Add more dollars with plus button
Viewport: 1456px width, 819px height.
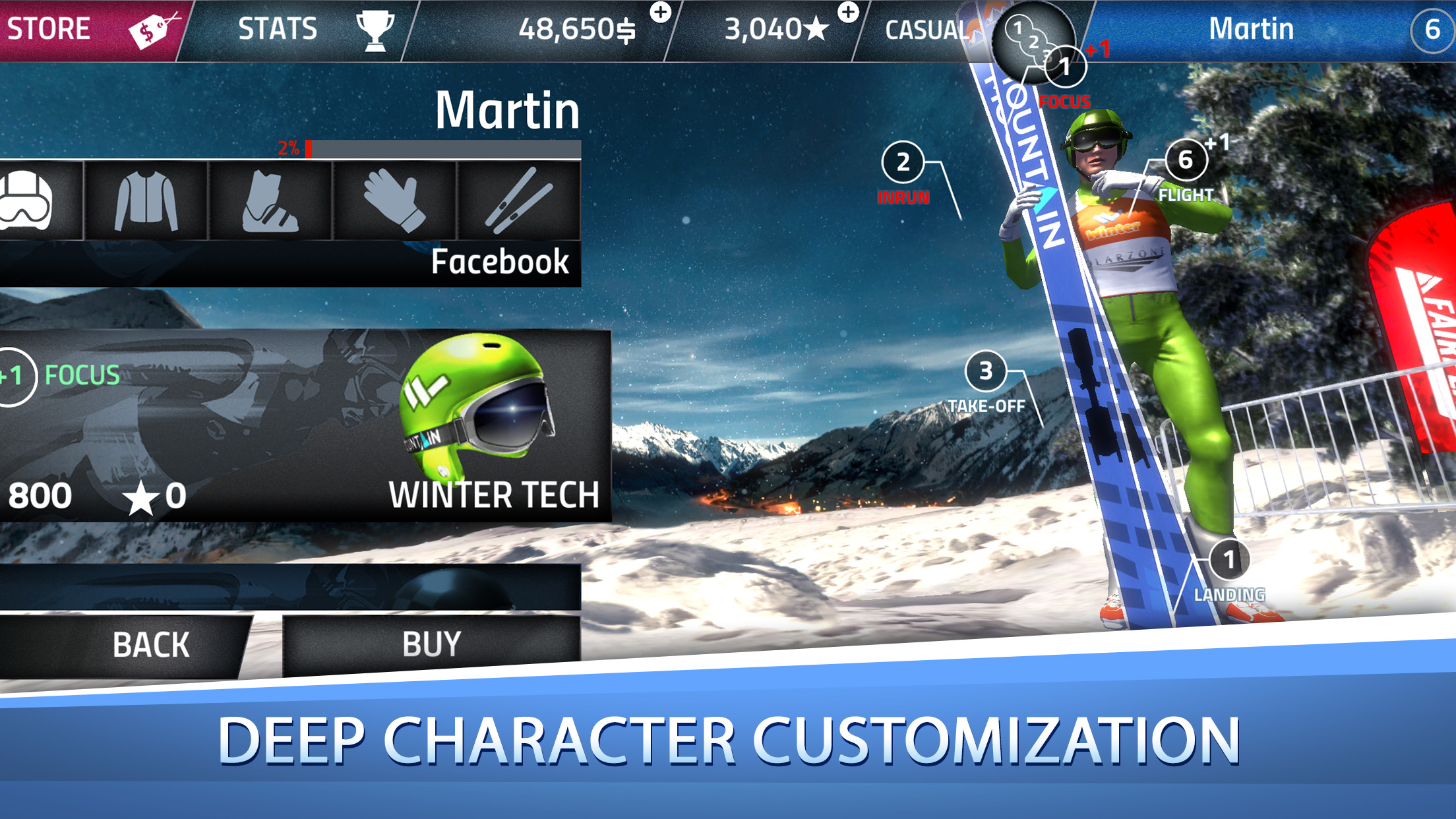coord(660,12)
